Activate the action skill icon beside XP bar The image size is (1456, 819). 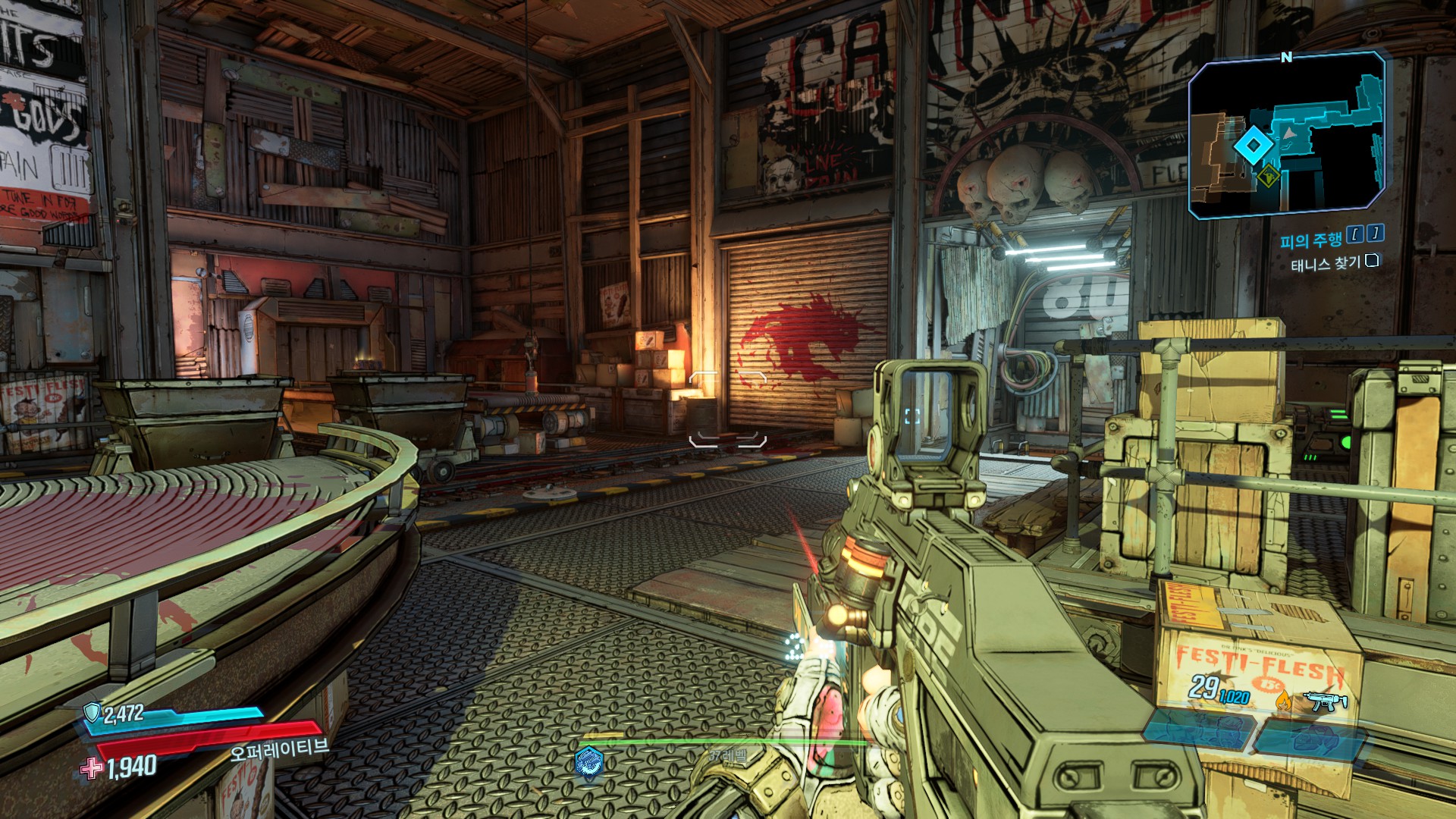tap(588, 761)
